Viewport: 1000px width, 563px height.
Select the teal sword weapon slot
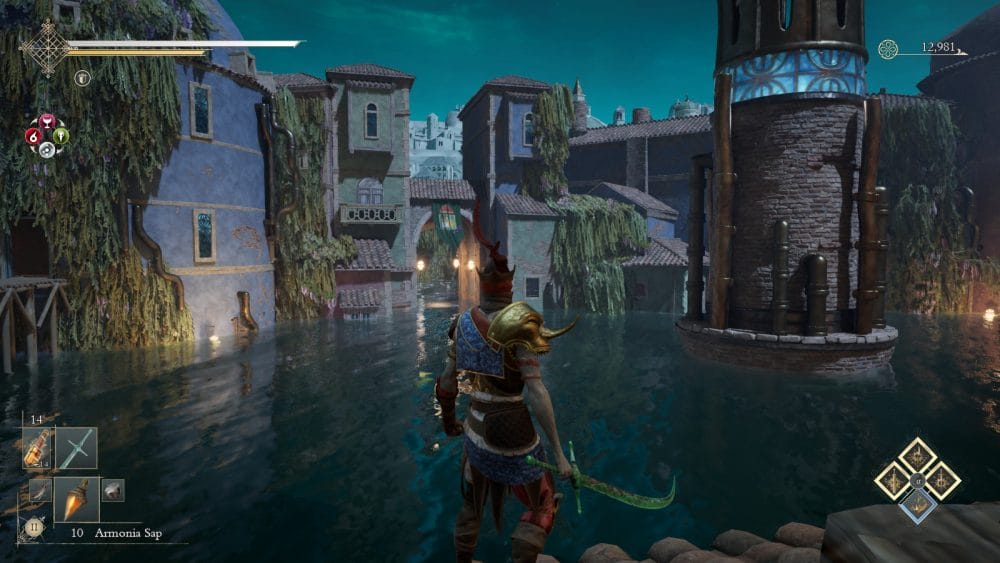click(77, 448)
